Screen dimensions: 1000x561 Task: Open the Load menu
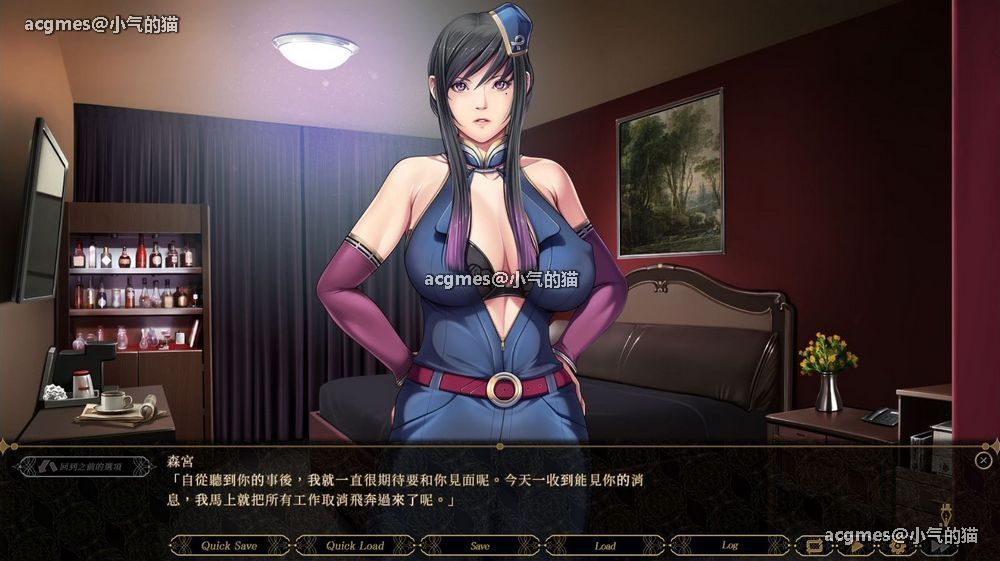click(605, 546)
